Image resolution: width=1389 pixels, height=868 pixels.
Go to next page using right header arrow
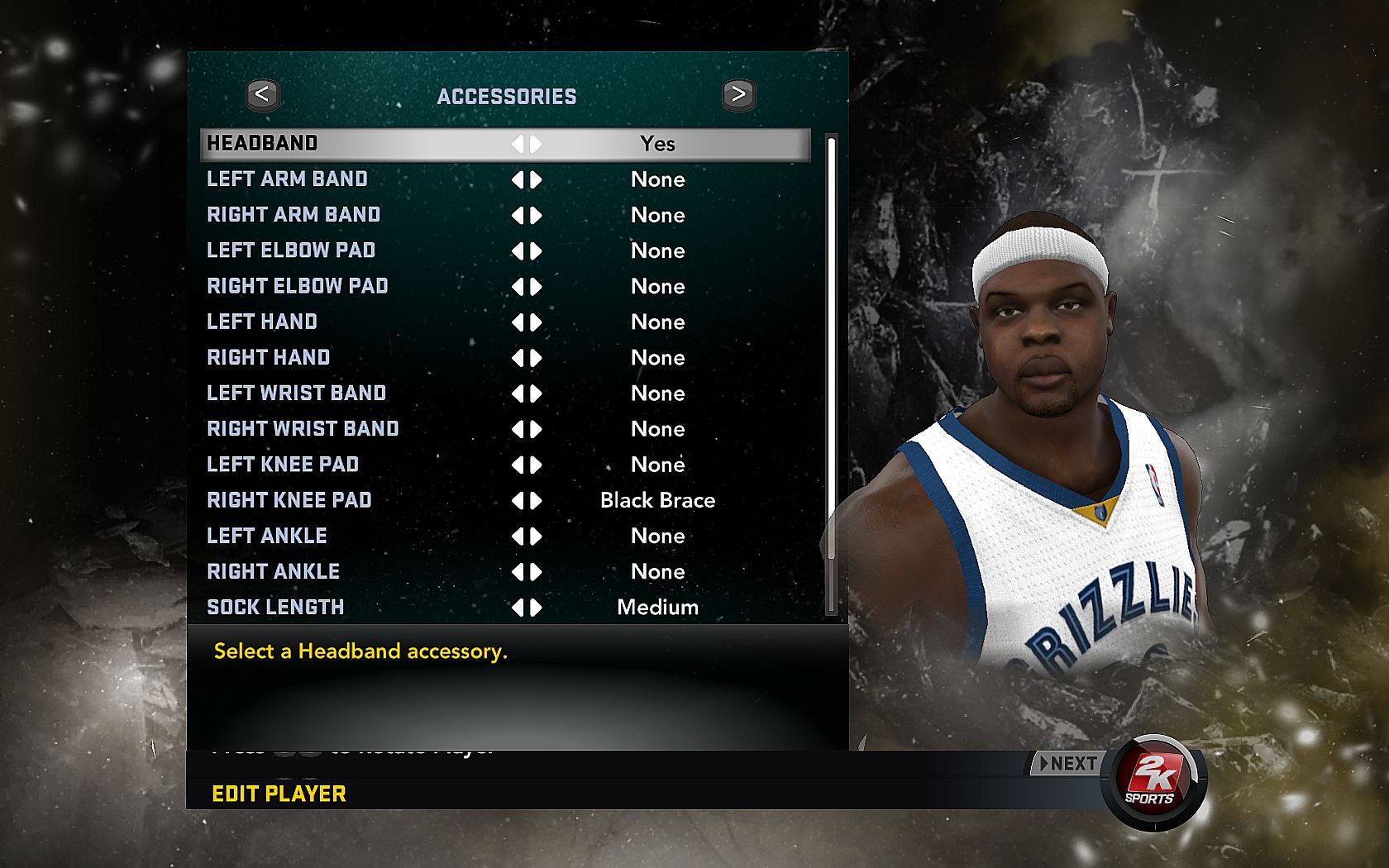tap(738, 95)
